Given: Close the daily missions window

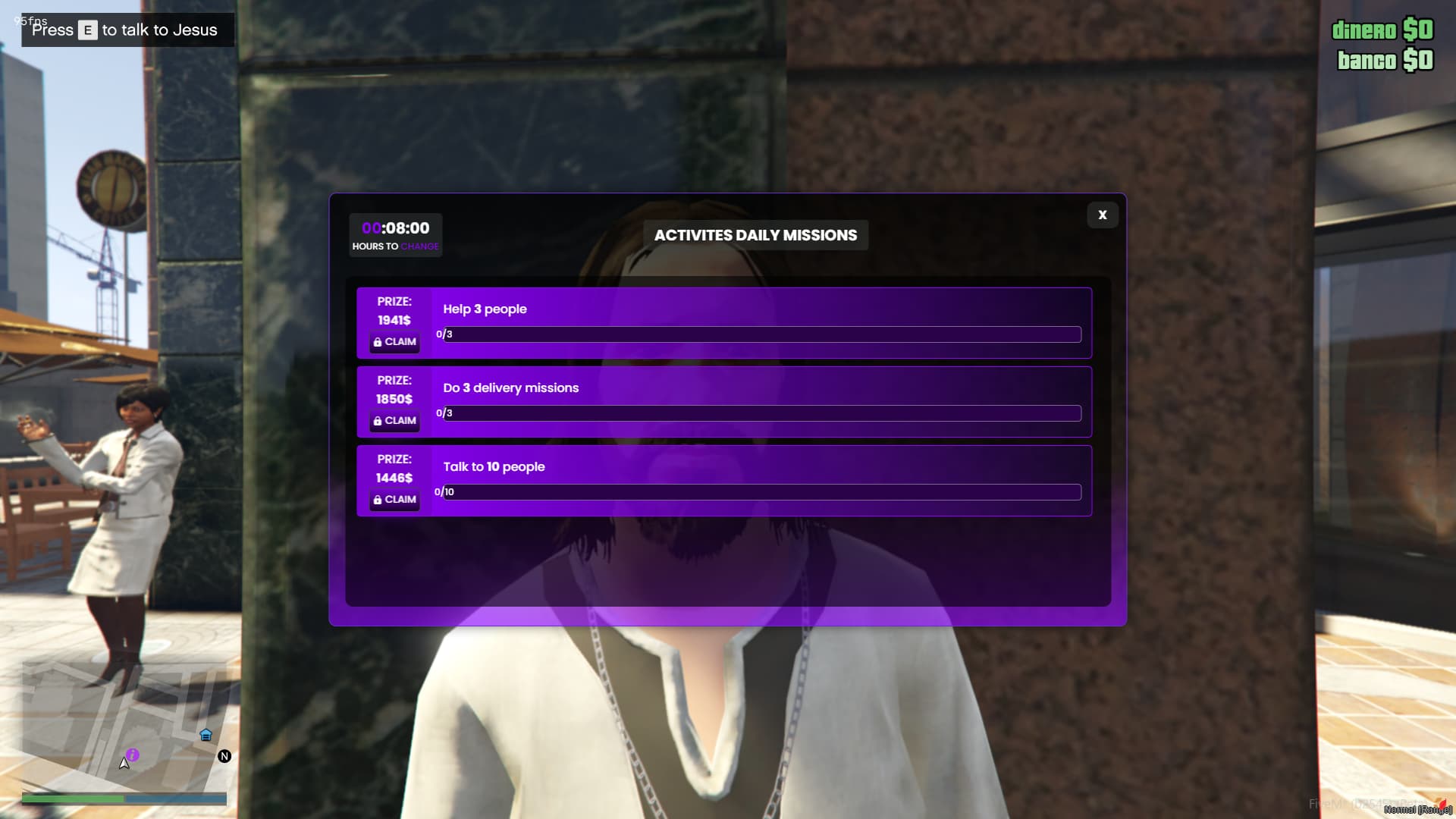Looking at the screenshot, I should point(1102,215).
